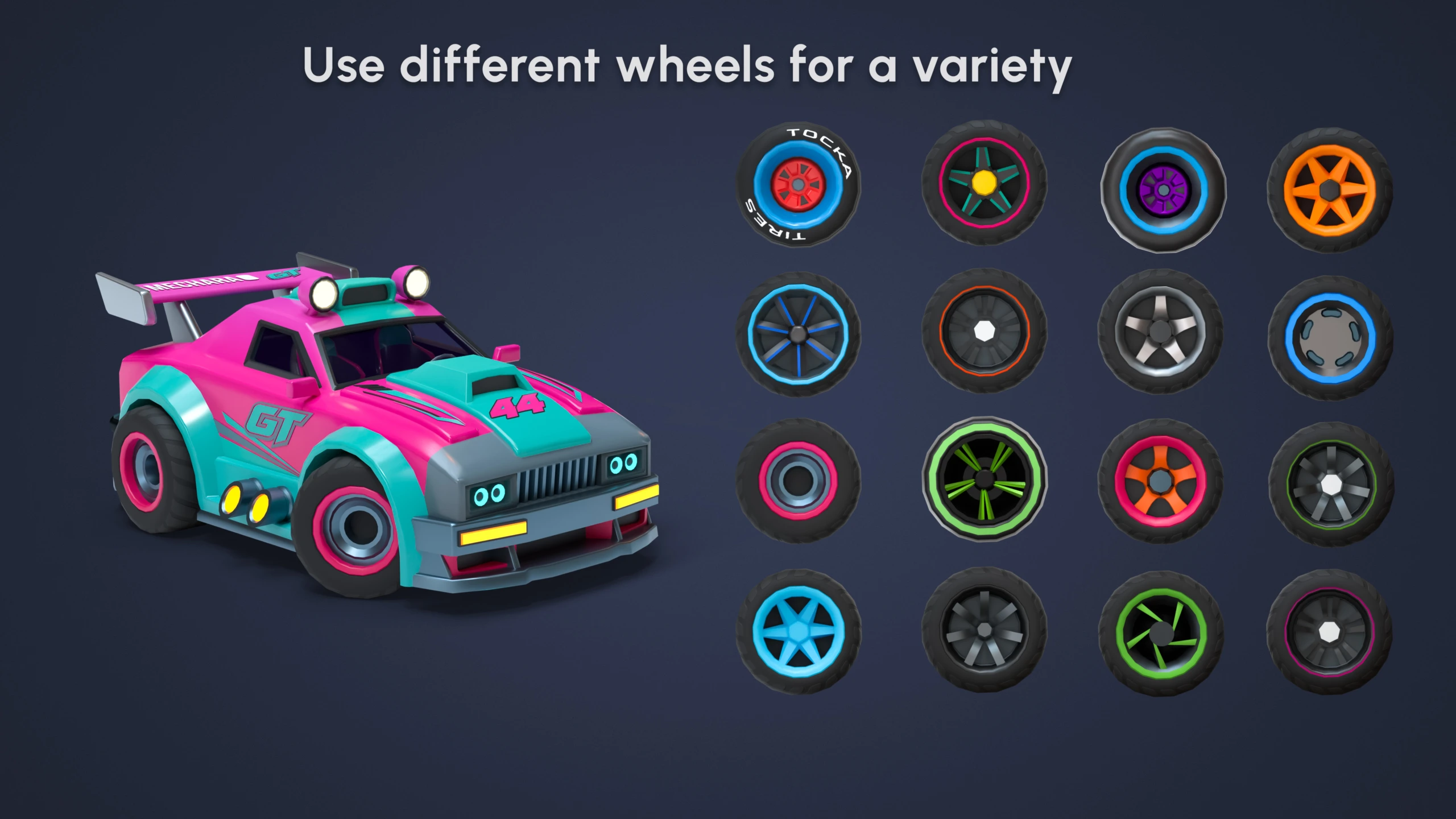Choose the wheel with thin blue spokes
Image resolution: width=1456 pixels, height=819 pixels.
click(798, 334)
